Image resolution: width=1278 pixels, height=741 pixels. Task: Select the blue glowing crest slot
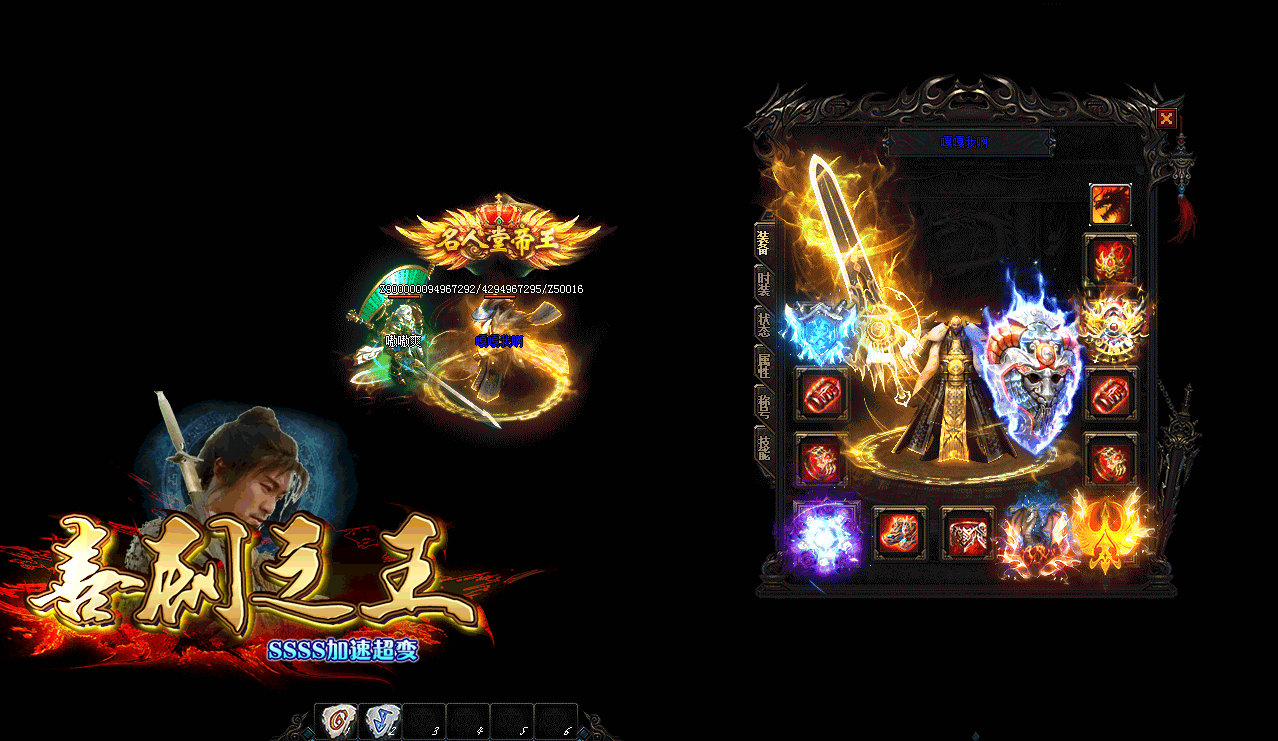click(x=820, y=328)
